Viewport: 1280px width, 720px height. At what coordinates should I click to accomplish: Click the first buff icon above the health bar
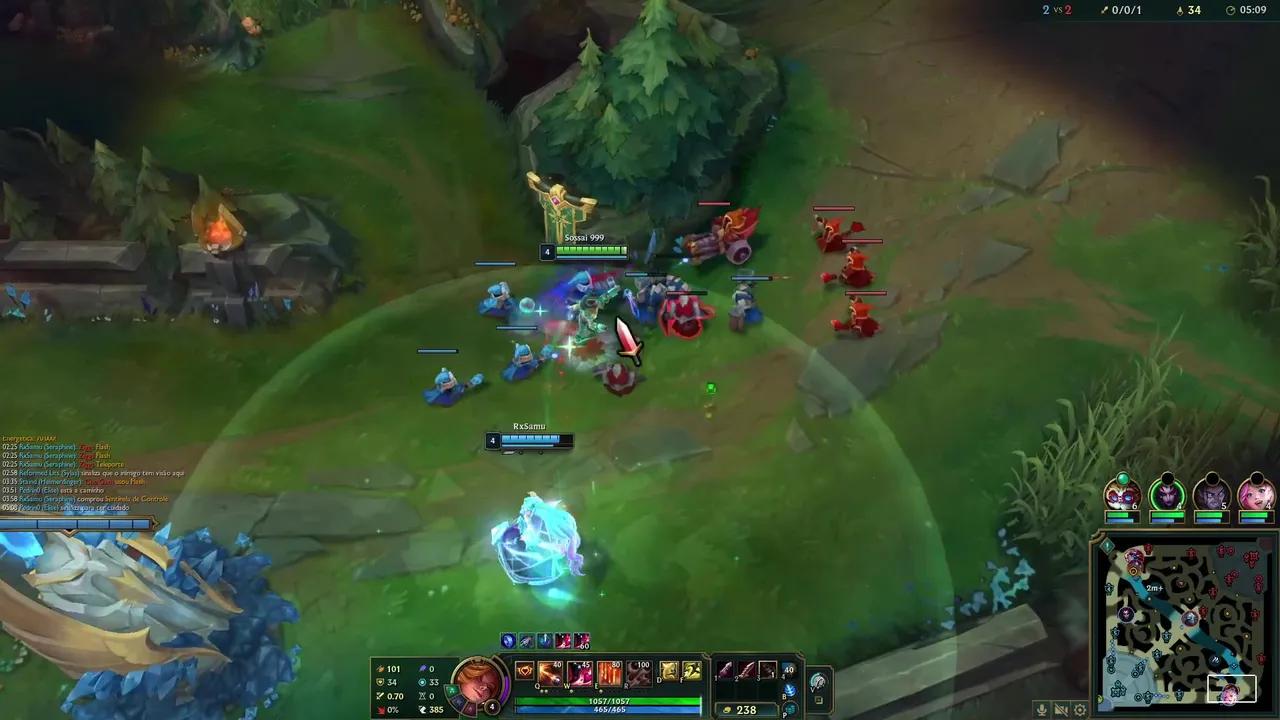[506, 641]
